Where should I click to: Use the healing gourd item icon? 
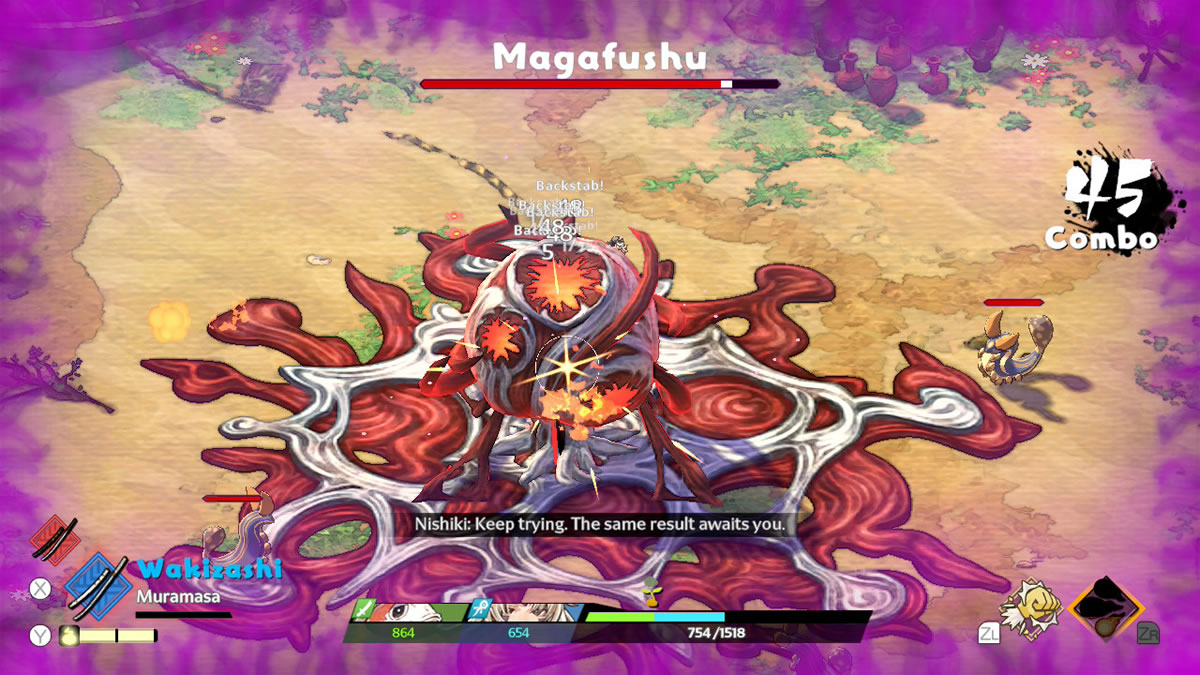pyautogui.click(x=70, y=634)
